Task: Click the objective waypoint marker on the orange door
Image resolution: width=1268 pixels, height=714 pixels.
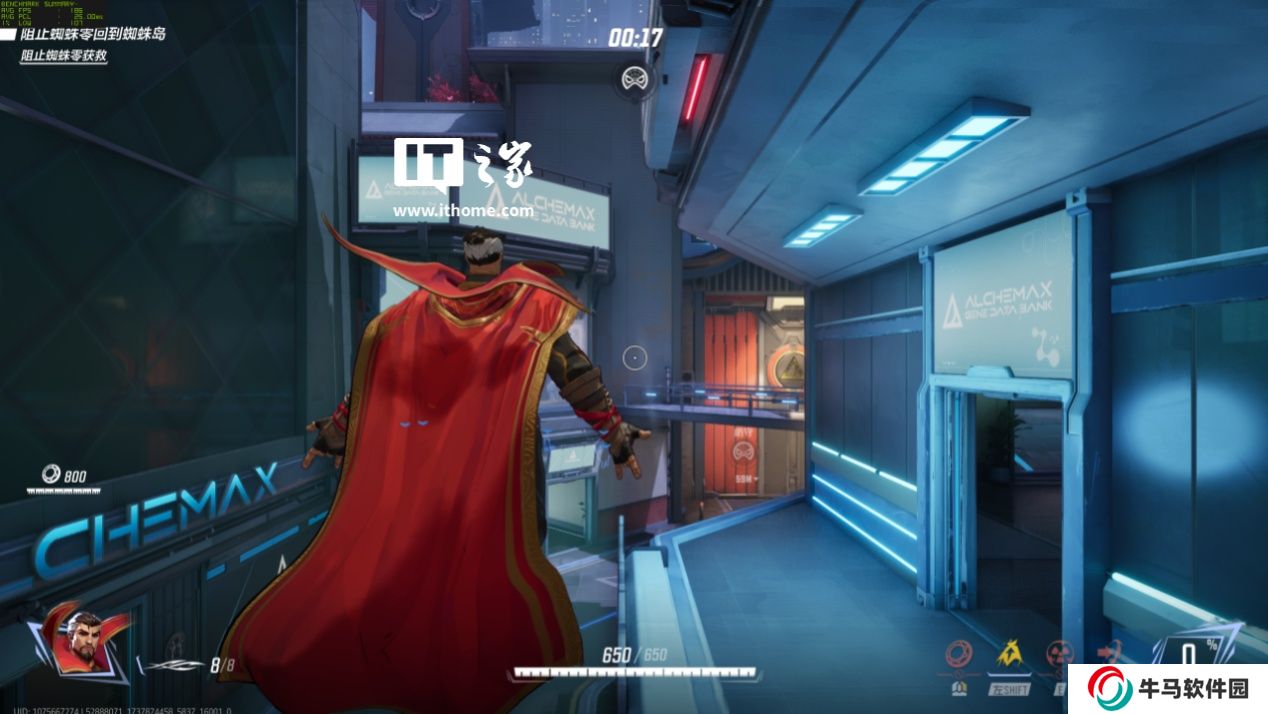Action: click(x=742, y=452)
